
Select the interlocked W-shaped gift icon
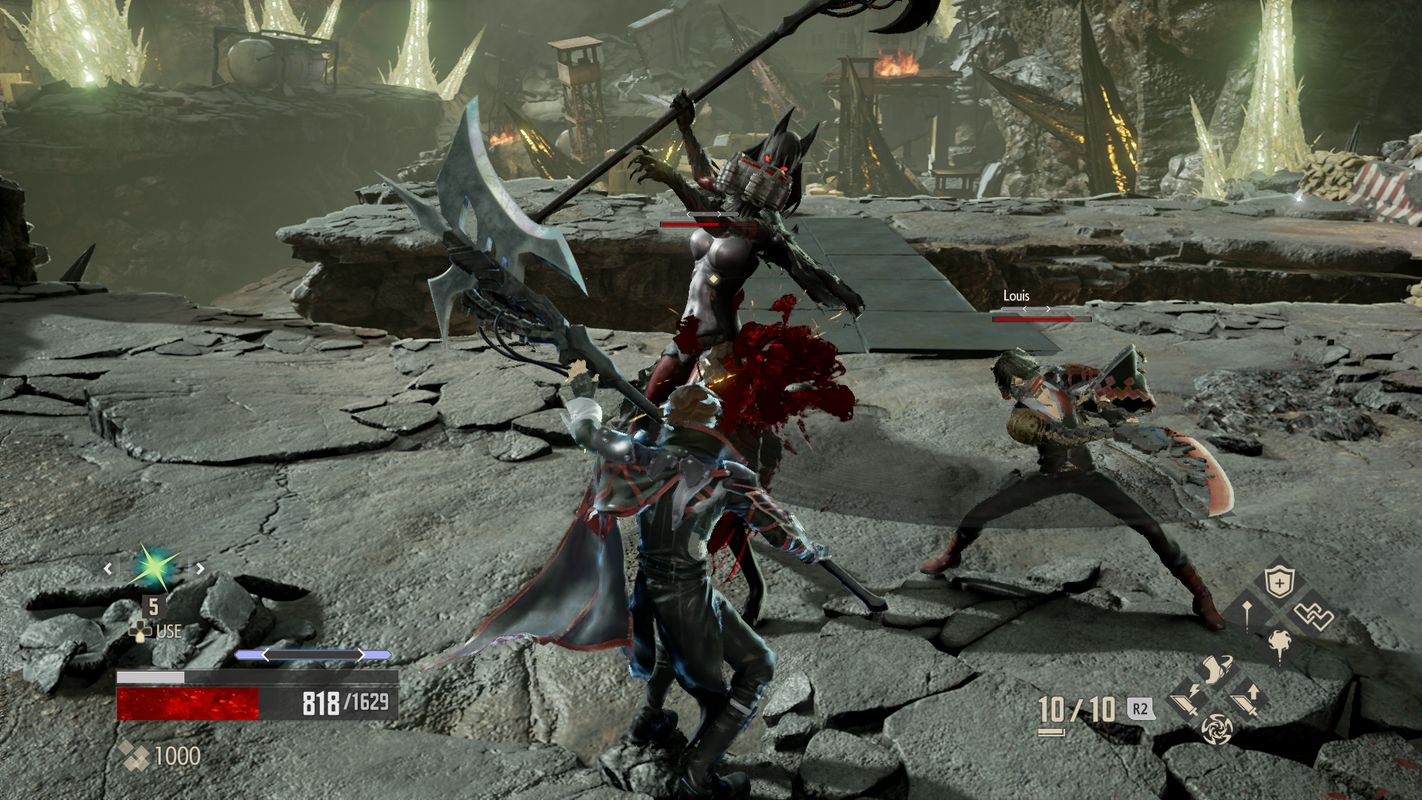tap(1314, 613)
